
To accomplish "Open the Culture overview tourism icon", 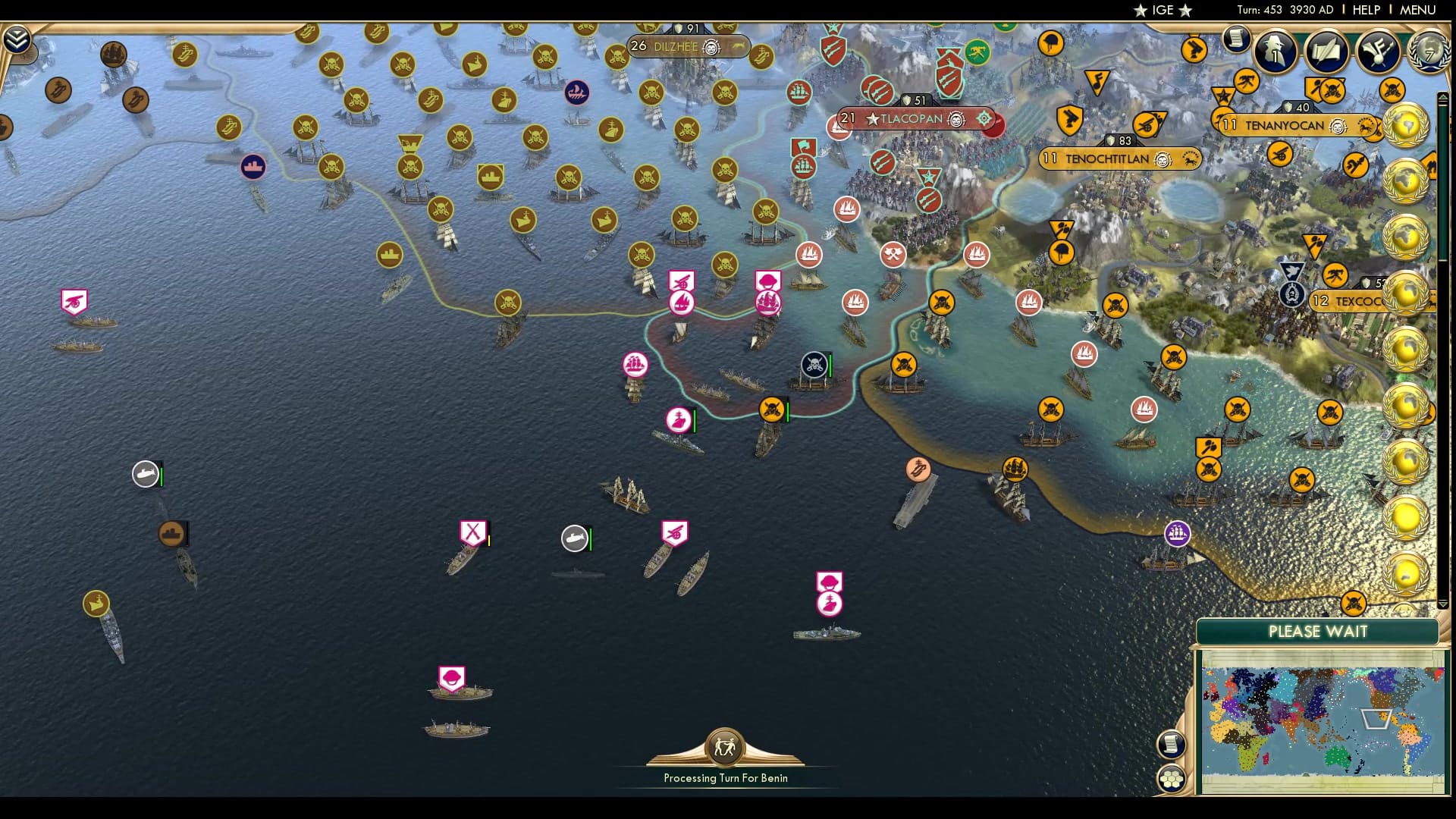I will 1379,53.
